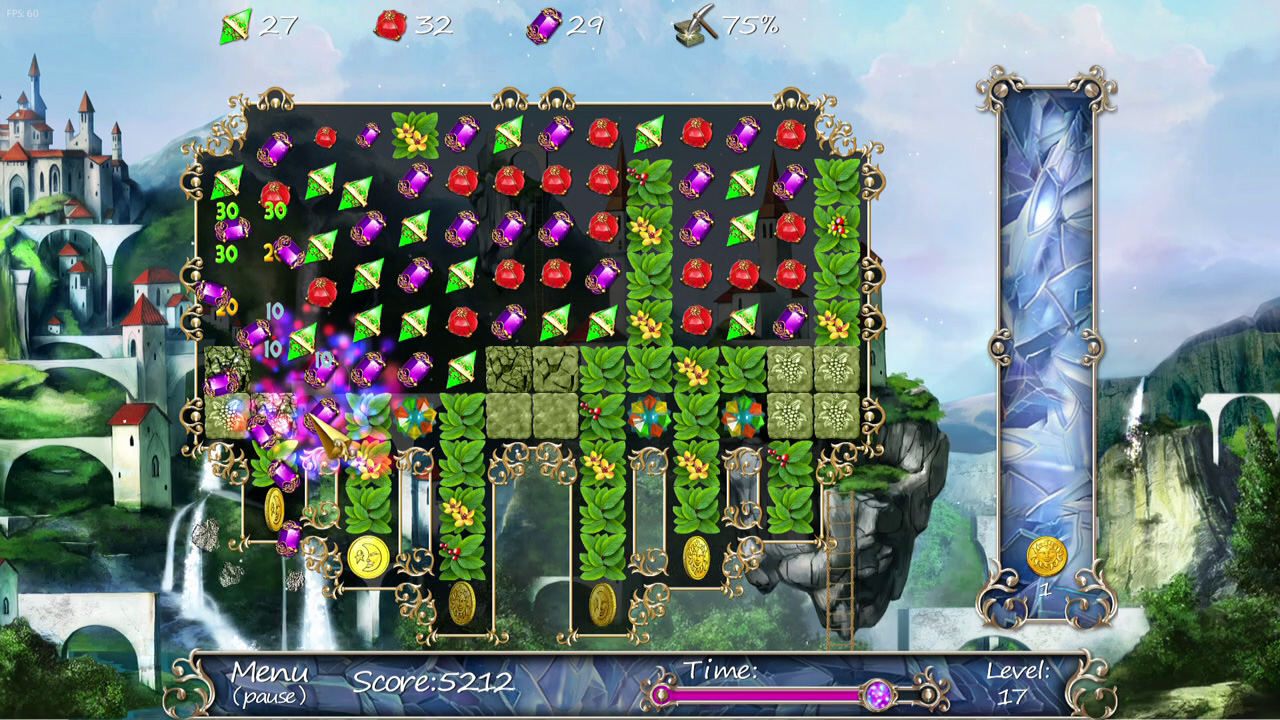Viewport: 1280px width, 720px height.
Task: Click the pickaxe-and-anvil 75% icon
Action: click(x=698, y=25)
